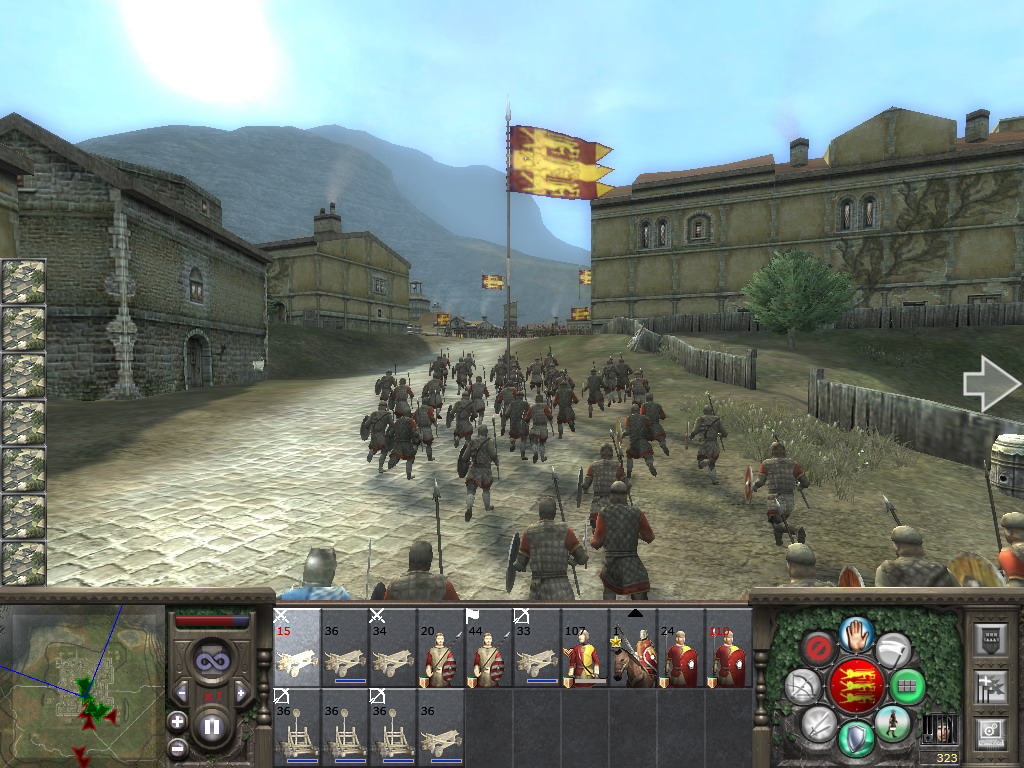Viewport: 1024px width, 768px height.
Task: Toggle fire at will bow button
Action: (x=802, y=686)
